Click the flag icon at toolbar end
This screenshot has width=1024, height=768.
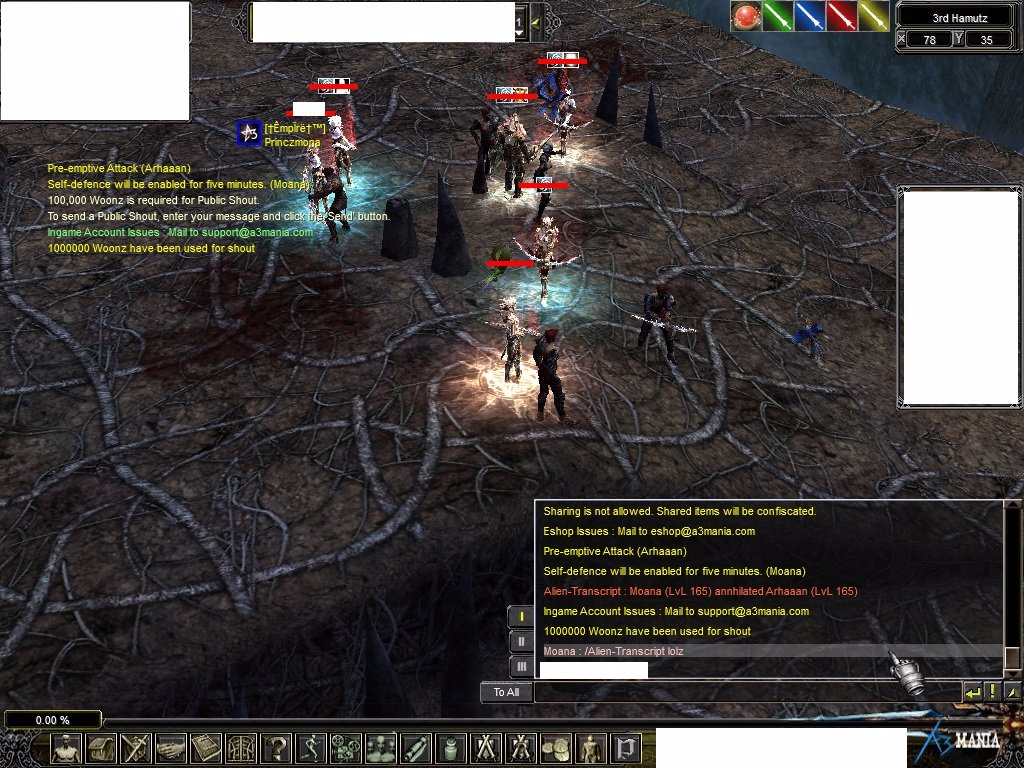(625, 748)
